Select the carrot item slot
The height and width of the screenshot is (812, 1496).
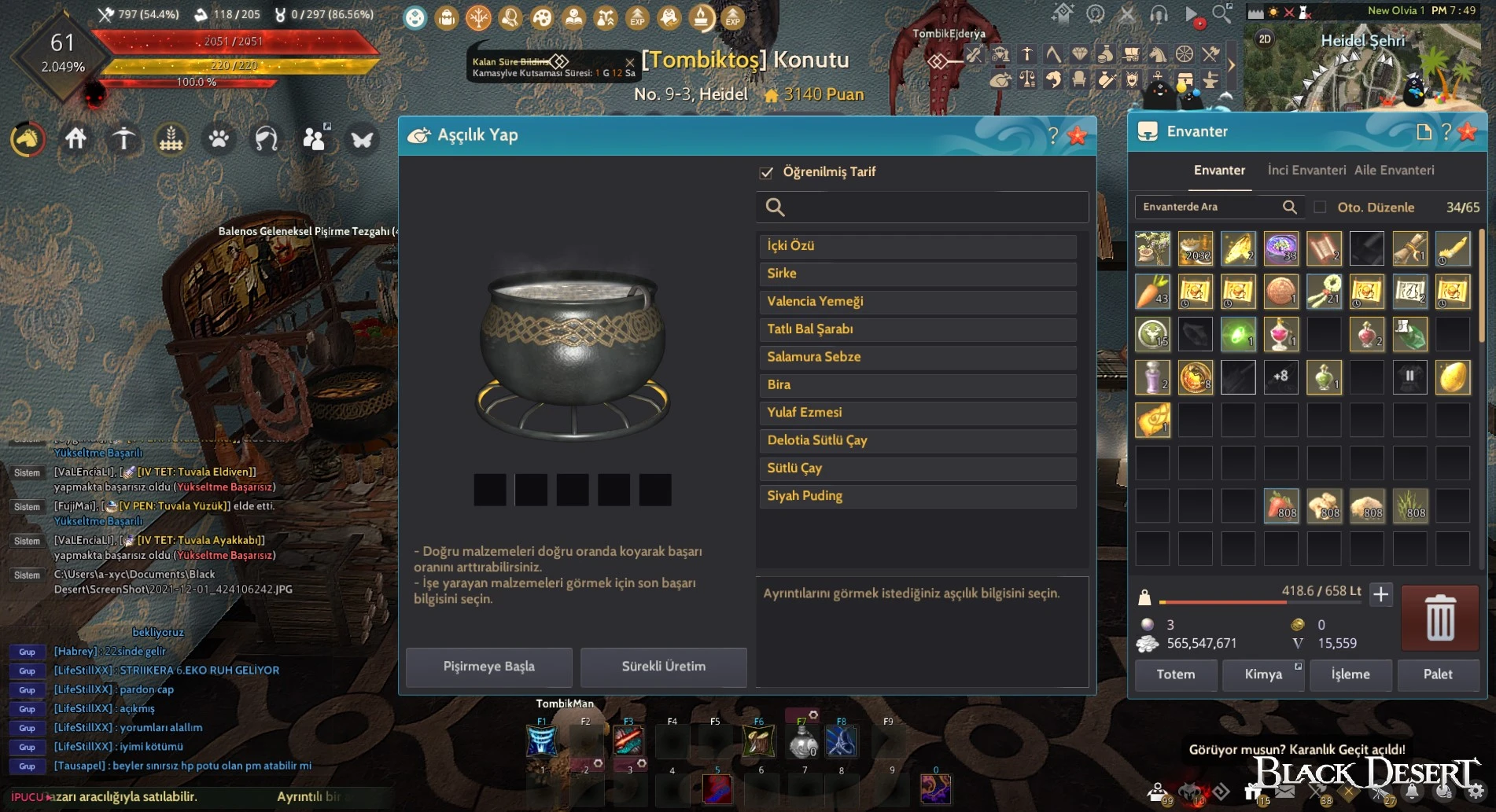pyautogui.click(x=1152, y=292)
